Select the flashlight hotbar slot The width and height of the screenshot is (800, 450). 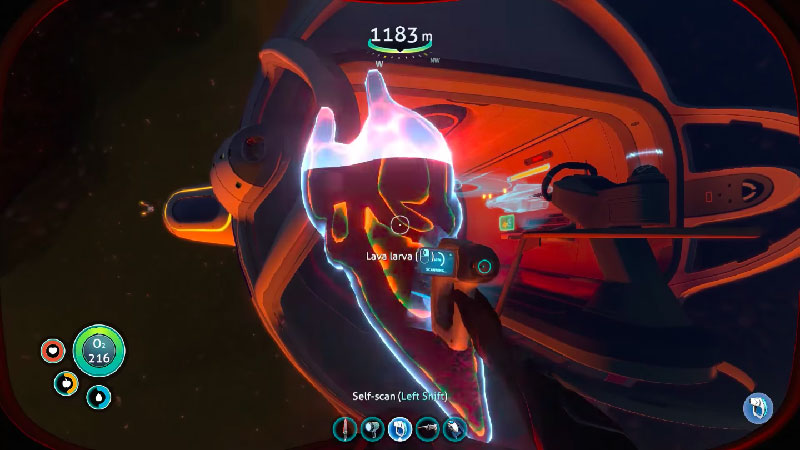point(371,429)
